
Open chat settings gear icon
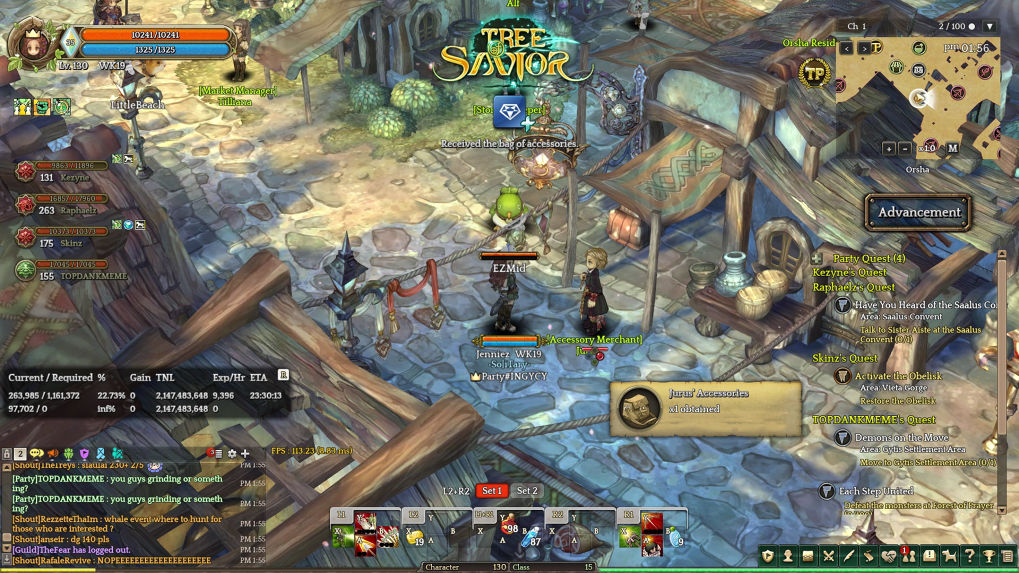click(x=232, y=454)
